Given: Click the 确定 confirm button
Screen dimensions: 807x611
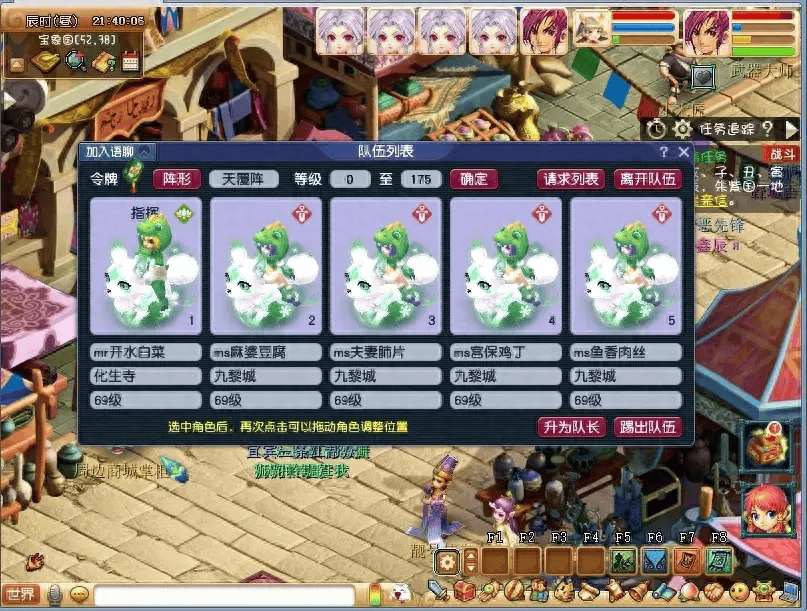Looking at the screenshot, I should click(x=474, y=179).
